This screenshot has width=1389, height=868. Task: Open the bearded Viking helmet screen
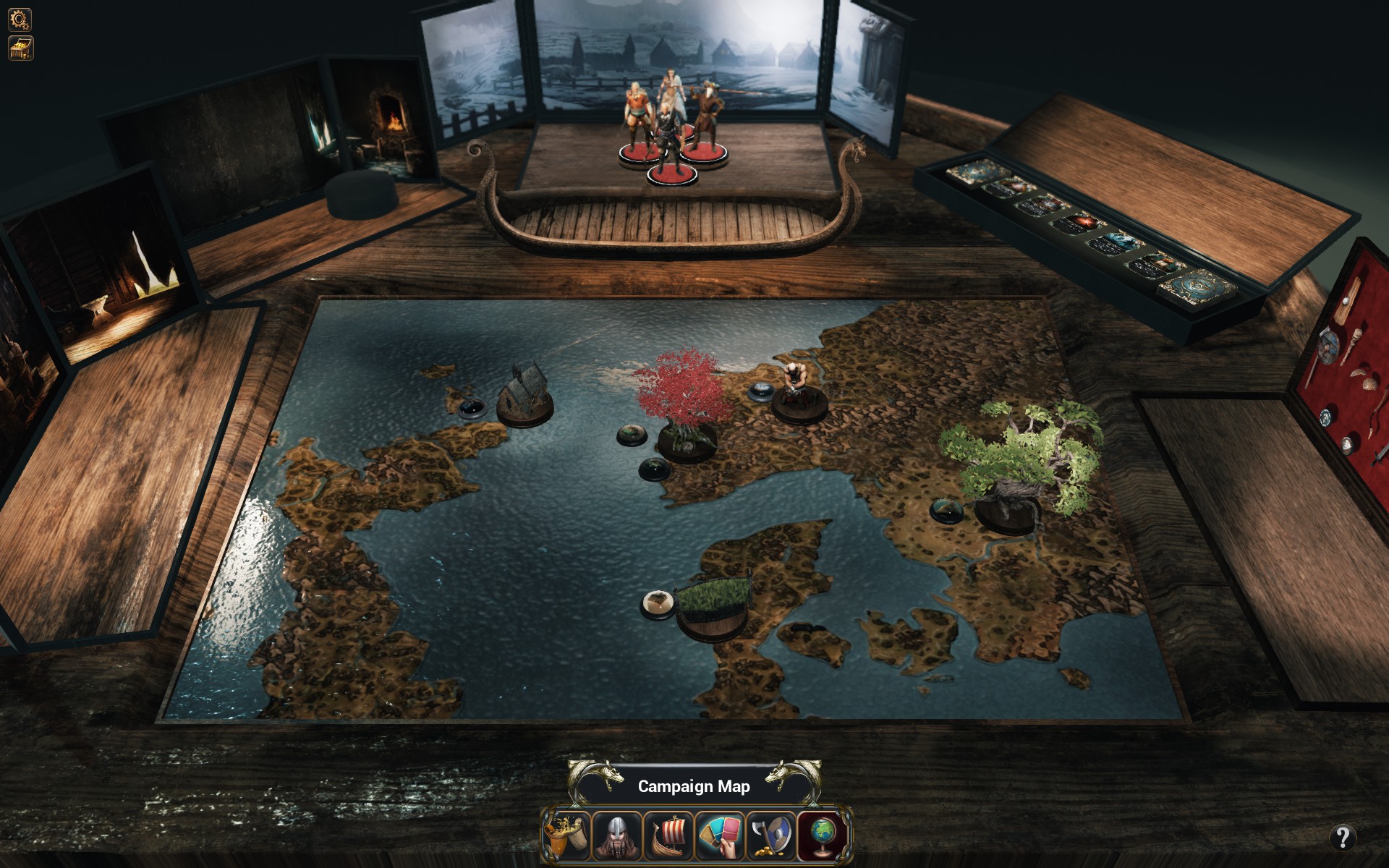coord(617,835)
